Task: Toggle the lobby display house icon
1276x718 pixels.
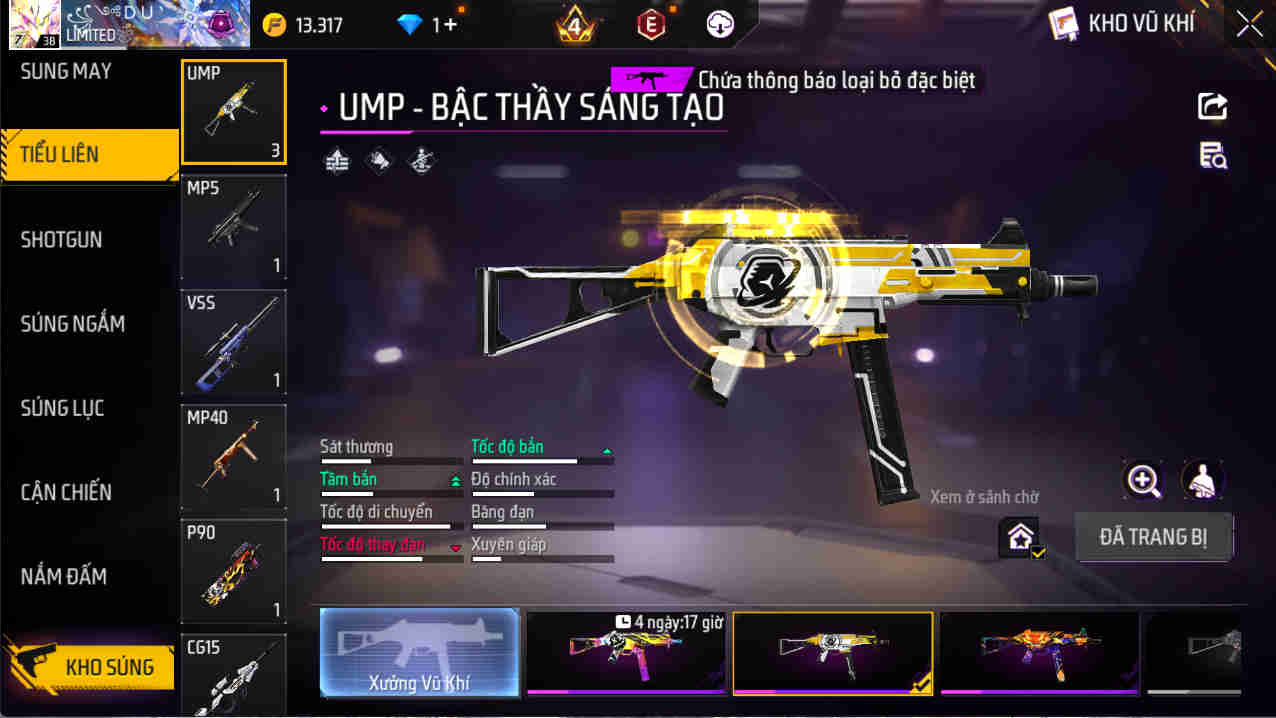Action: [x=1020, y=538]
